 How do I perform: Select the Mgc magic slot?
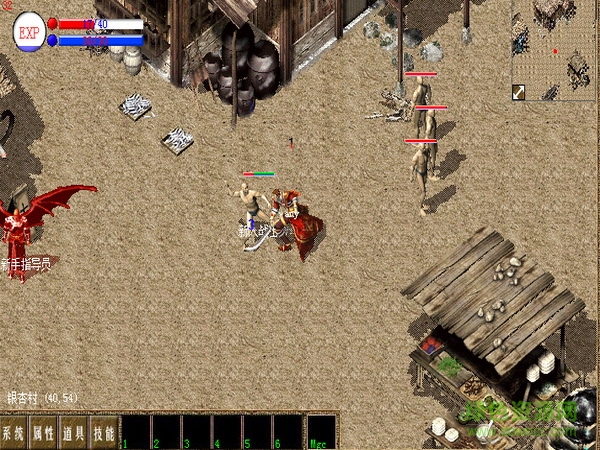click(x=321, y=432)
